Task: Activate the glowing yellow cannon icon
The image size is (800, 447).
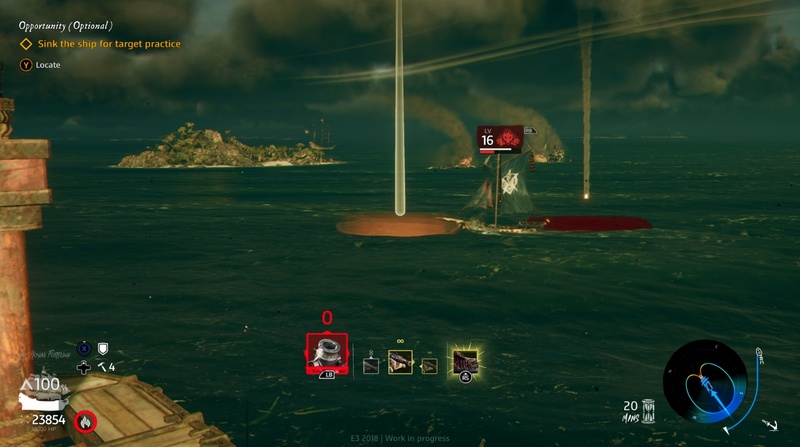Action: click(464, 361)
